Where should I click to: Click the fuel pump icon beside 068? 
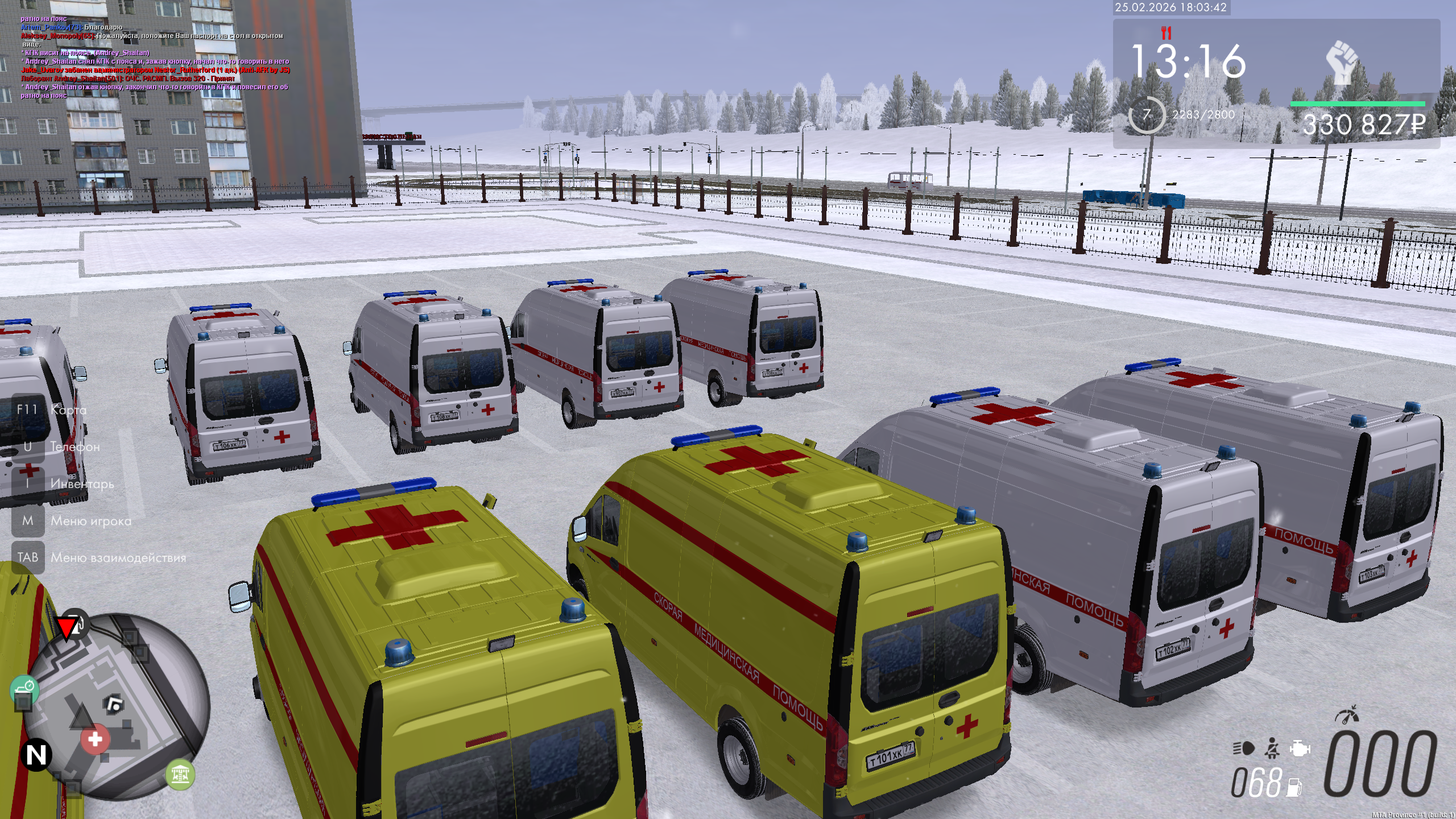pos(1294,787)
